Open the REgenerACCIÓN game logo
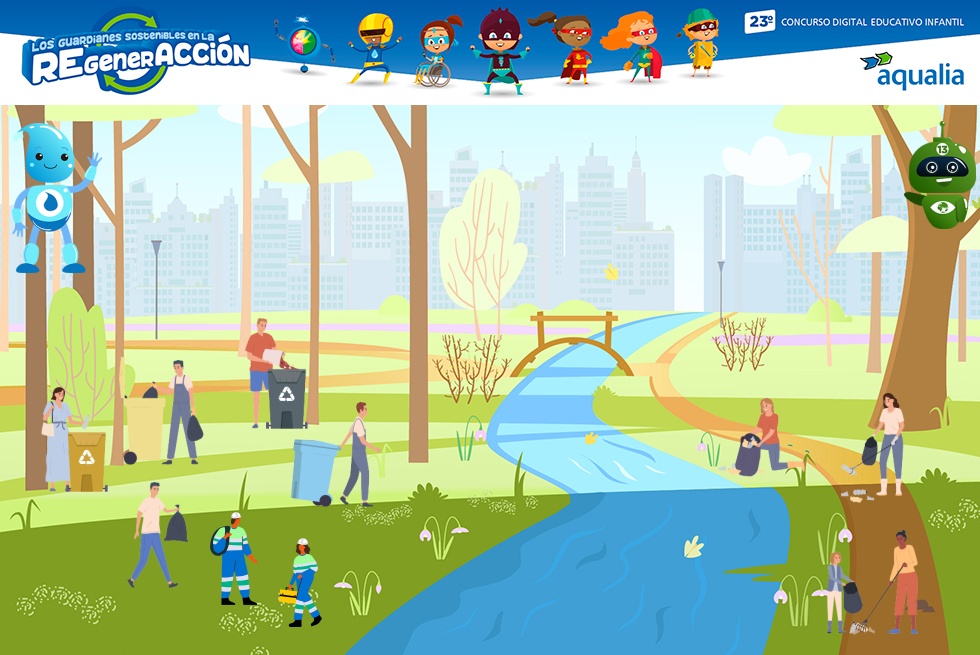This screenshot has height=655, width=980. coord(136,54)
